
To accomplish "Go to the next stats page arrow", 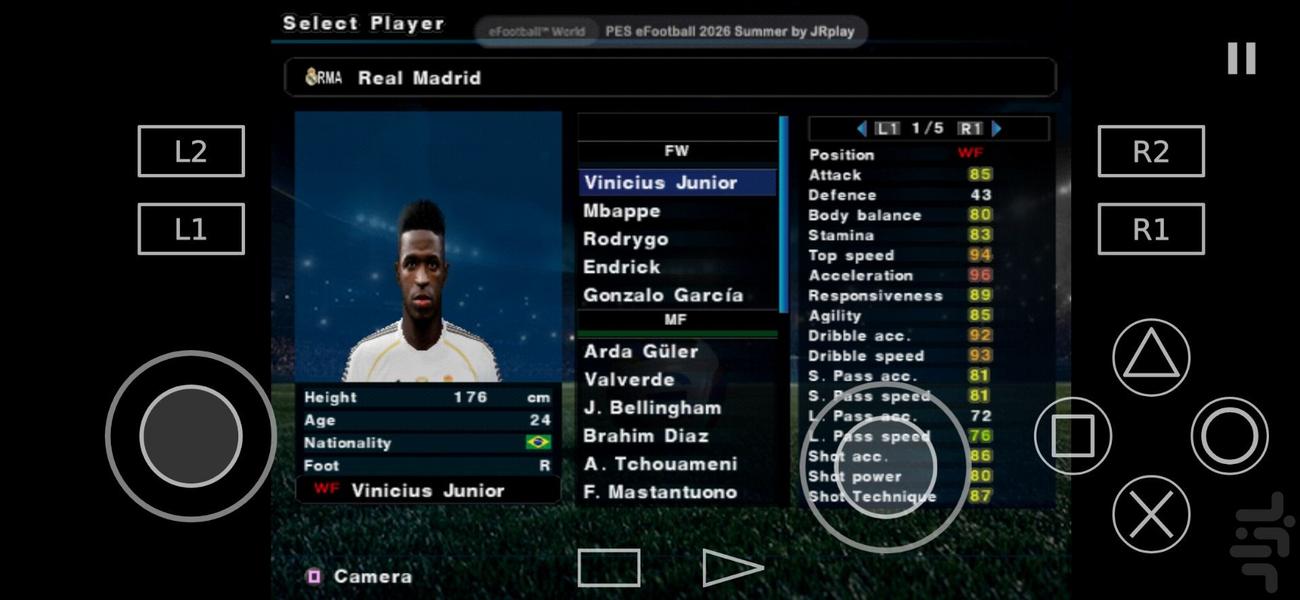I will coord(996,128).
